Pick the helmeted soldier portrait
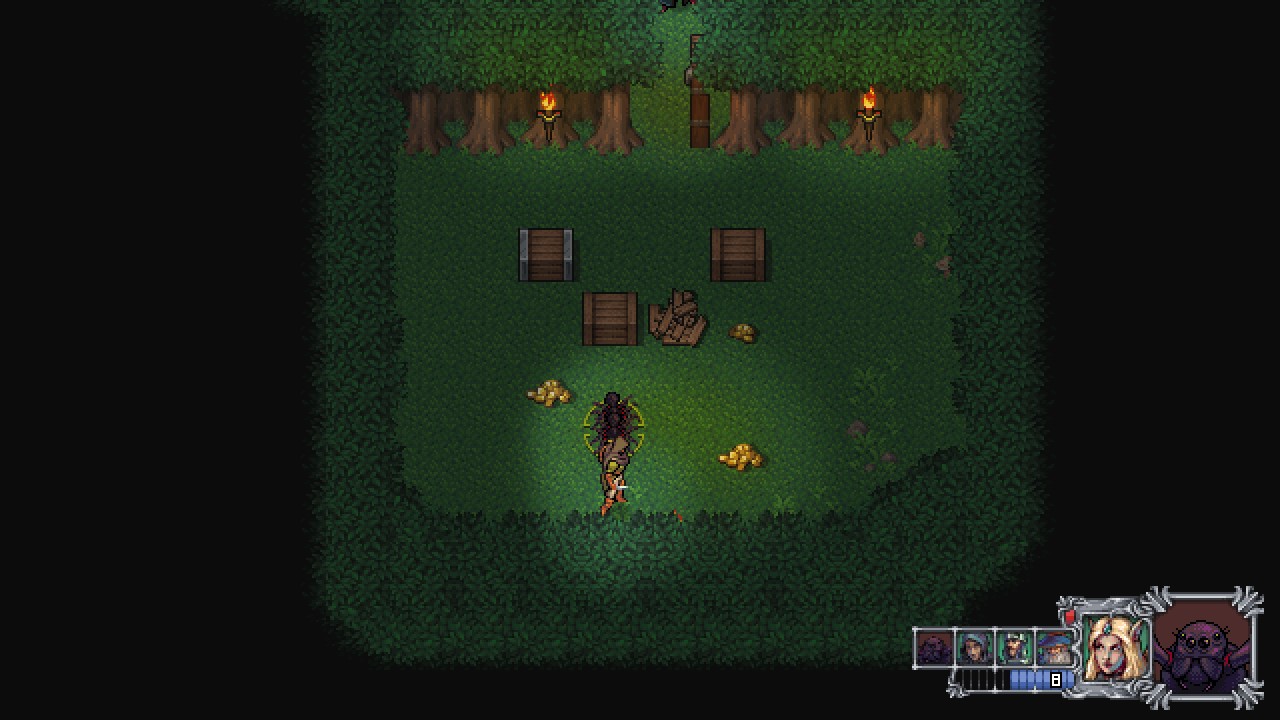Viewport: 1280px width, 720px height. tap(1014, 649)
